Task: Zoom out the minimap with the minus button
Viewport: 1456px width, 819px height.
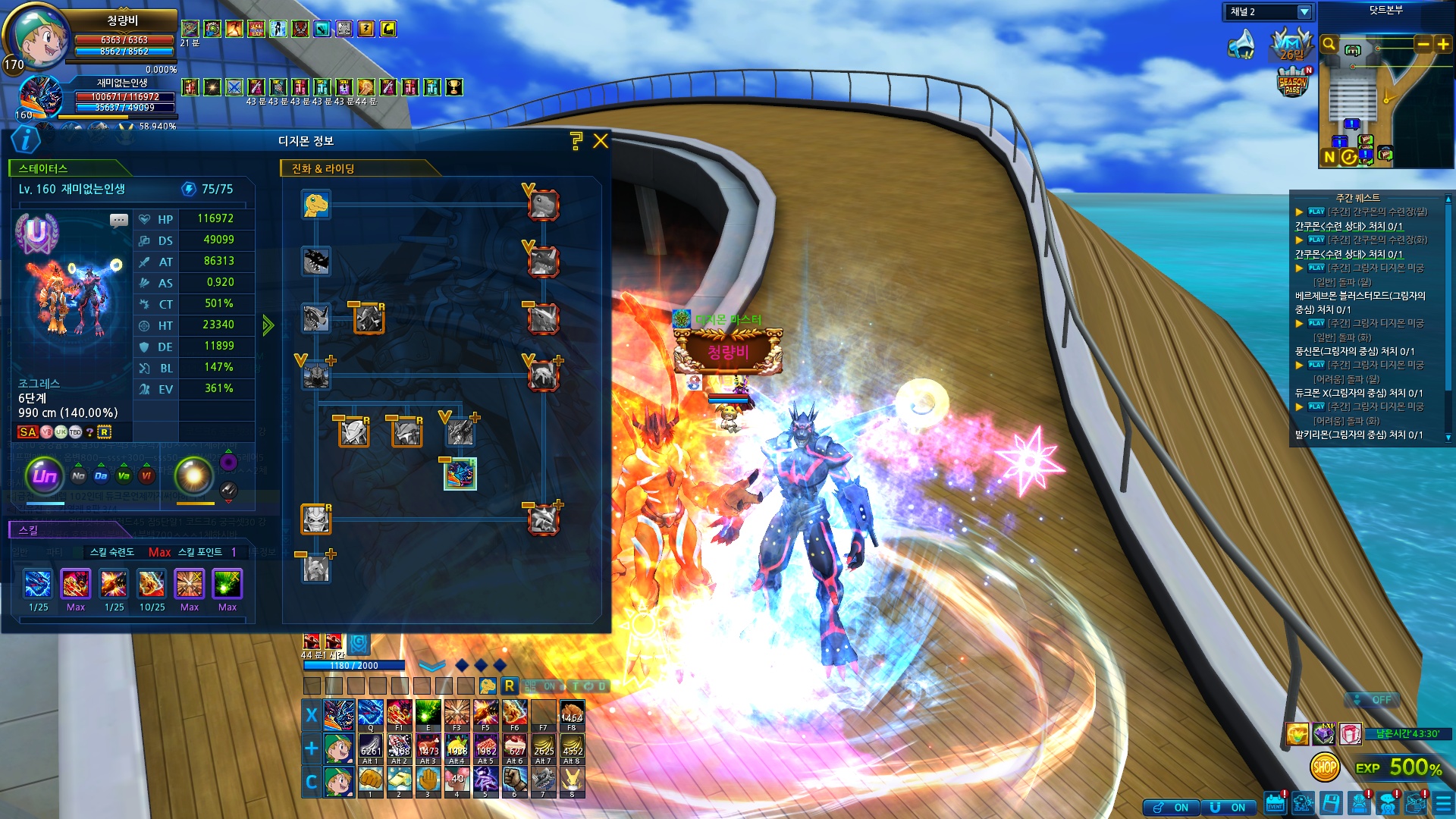Action: [1423, 44]
